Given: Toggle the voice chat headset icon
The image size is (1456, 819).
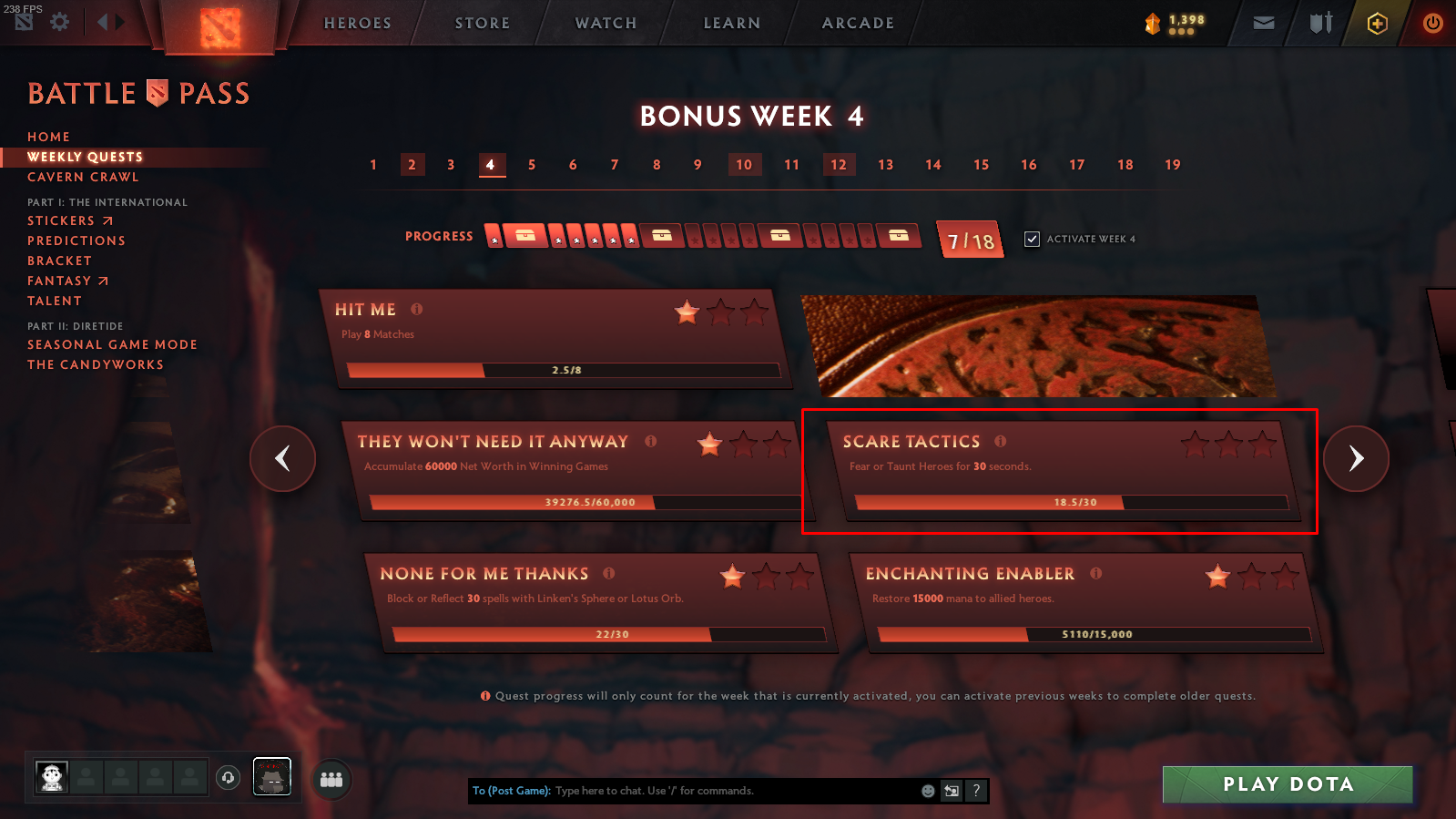Looking at the screenshot, I should coord(228,779).
